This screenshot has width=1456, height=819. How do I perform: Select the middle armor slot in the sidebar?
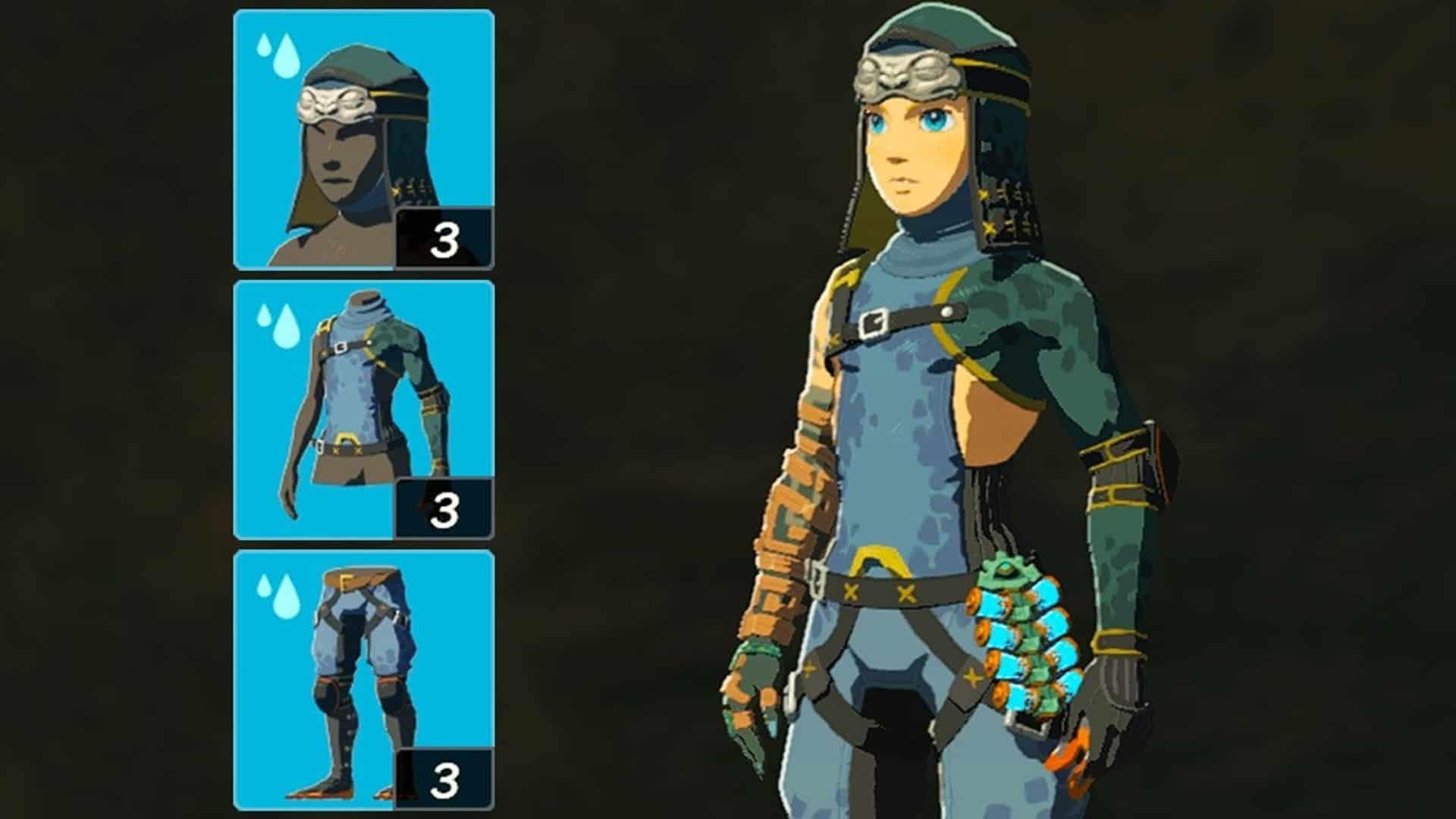coord(364,402)
